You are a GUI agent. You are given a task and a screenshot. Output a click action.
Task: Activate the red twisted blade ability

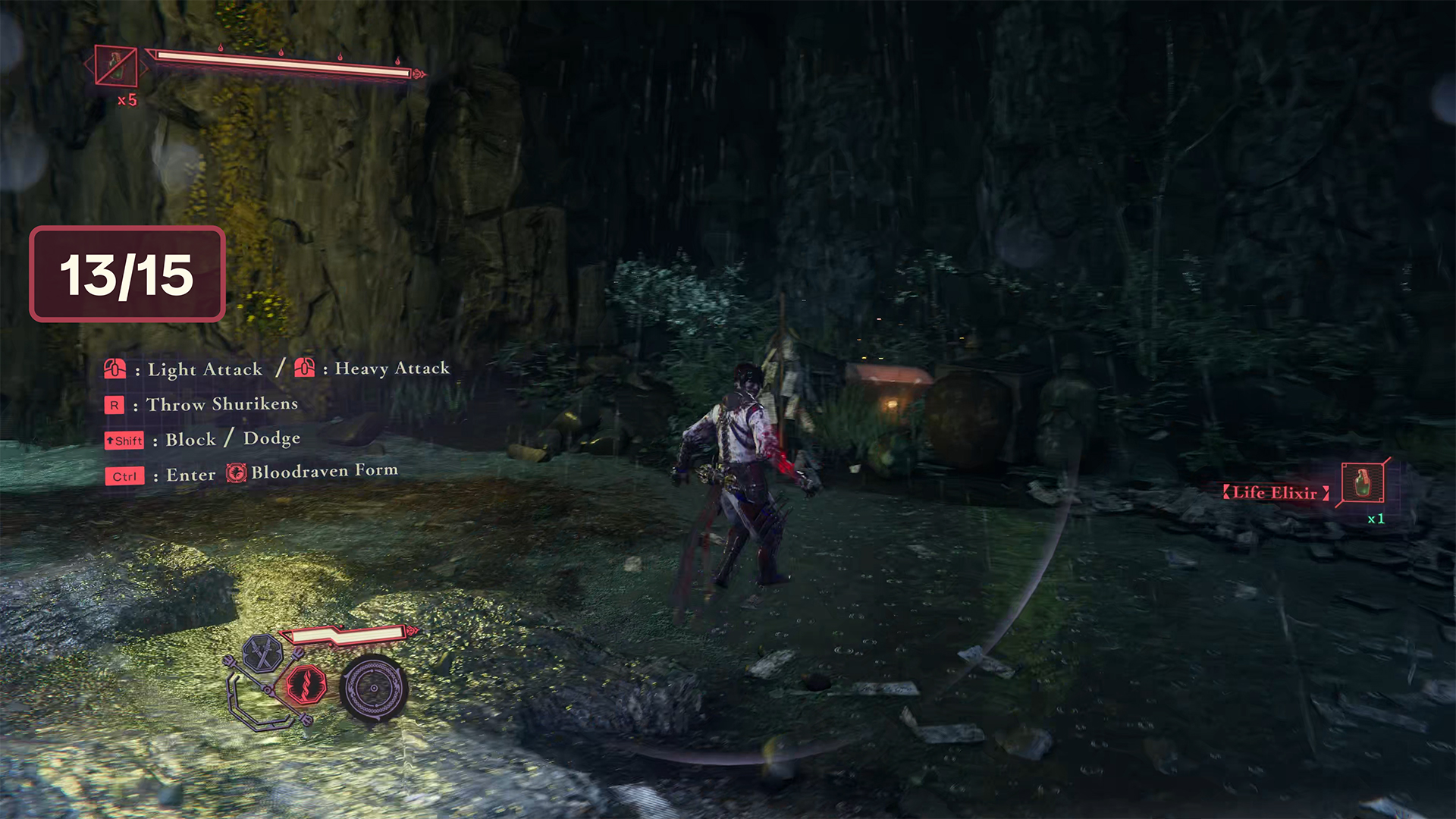pyautogui.click(x=306, y=685)
